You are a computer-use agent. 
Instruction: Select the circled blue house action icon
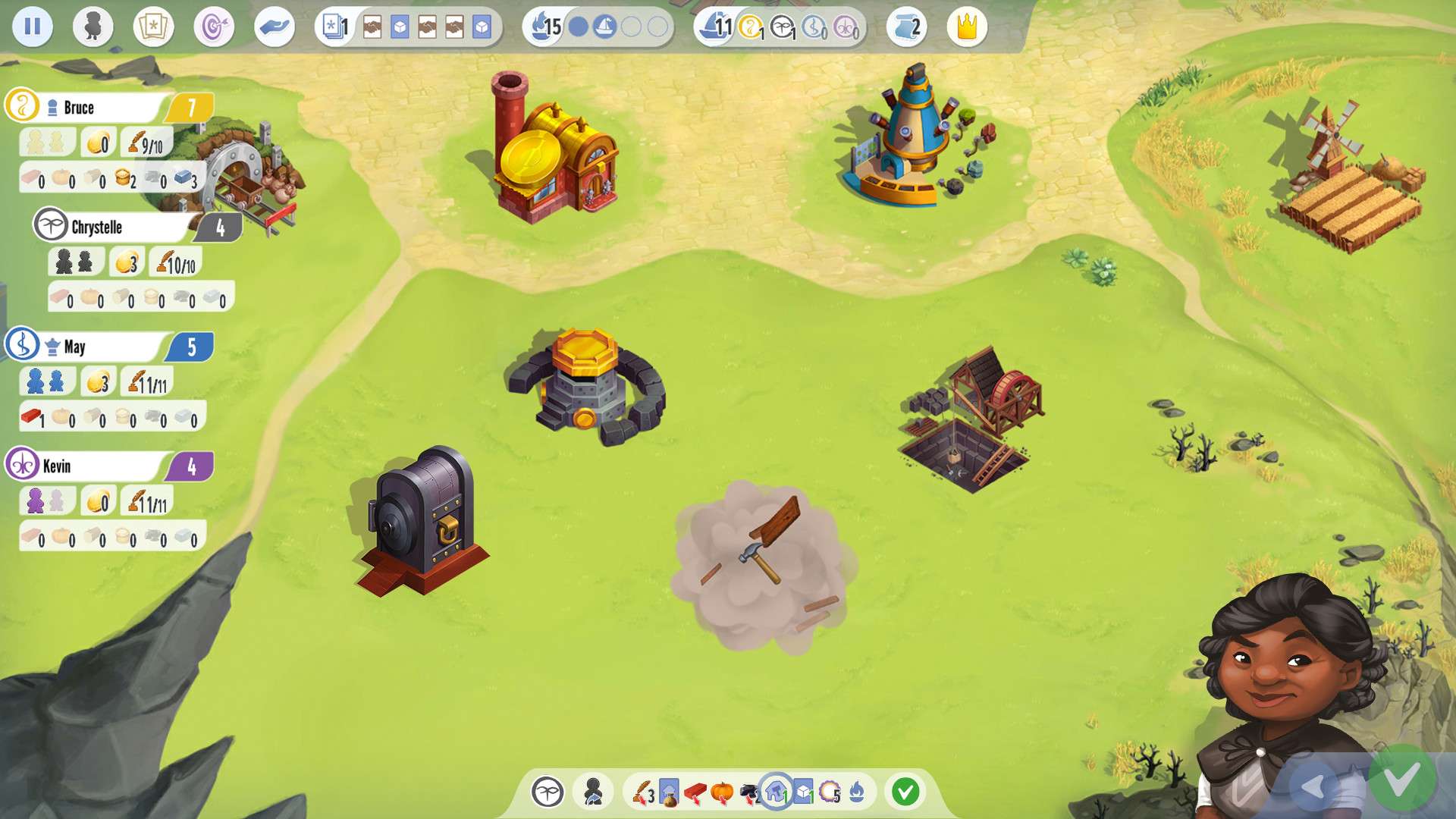pyautogui.click(x=776, y=792)
